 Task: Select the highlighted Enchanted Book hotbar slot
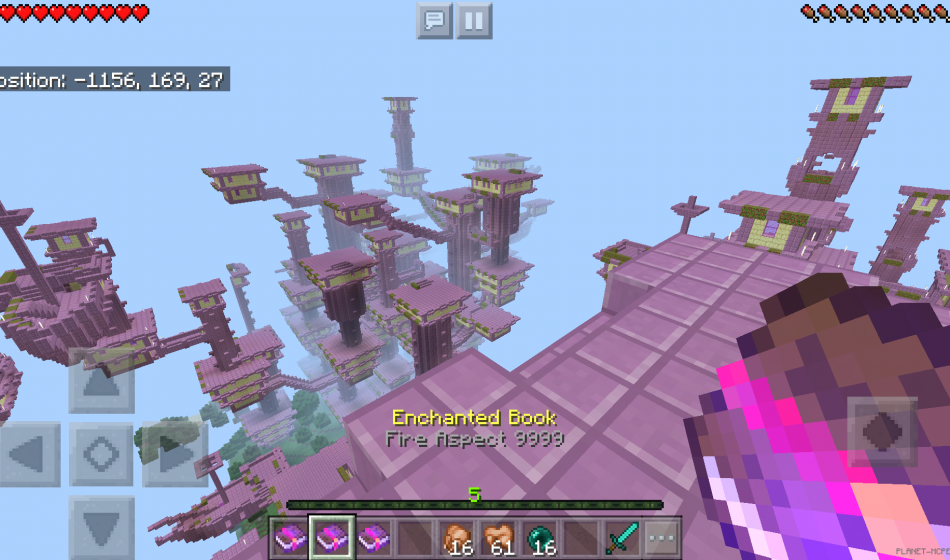point(330,537)
